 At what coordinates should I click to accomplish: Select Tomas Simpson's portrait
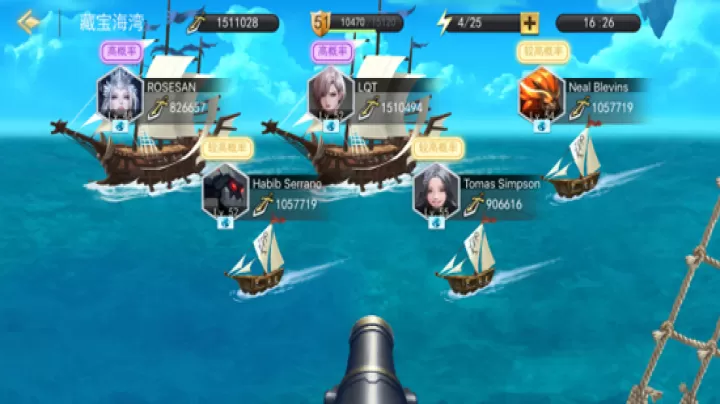click(436, 191)
